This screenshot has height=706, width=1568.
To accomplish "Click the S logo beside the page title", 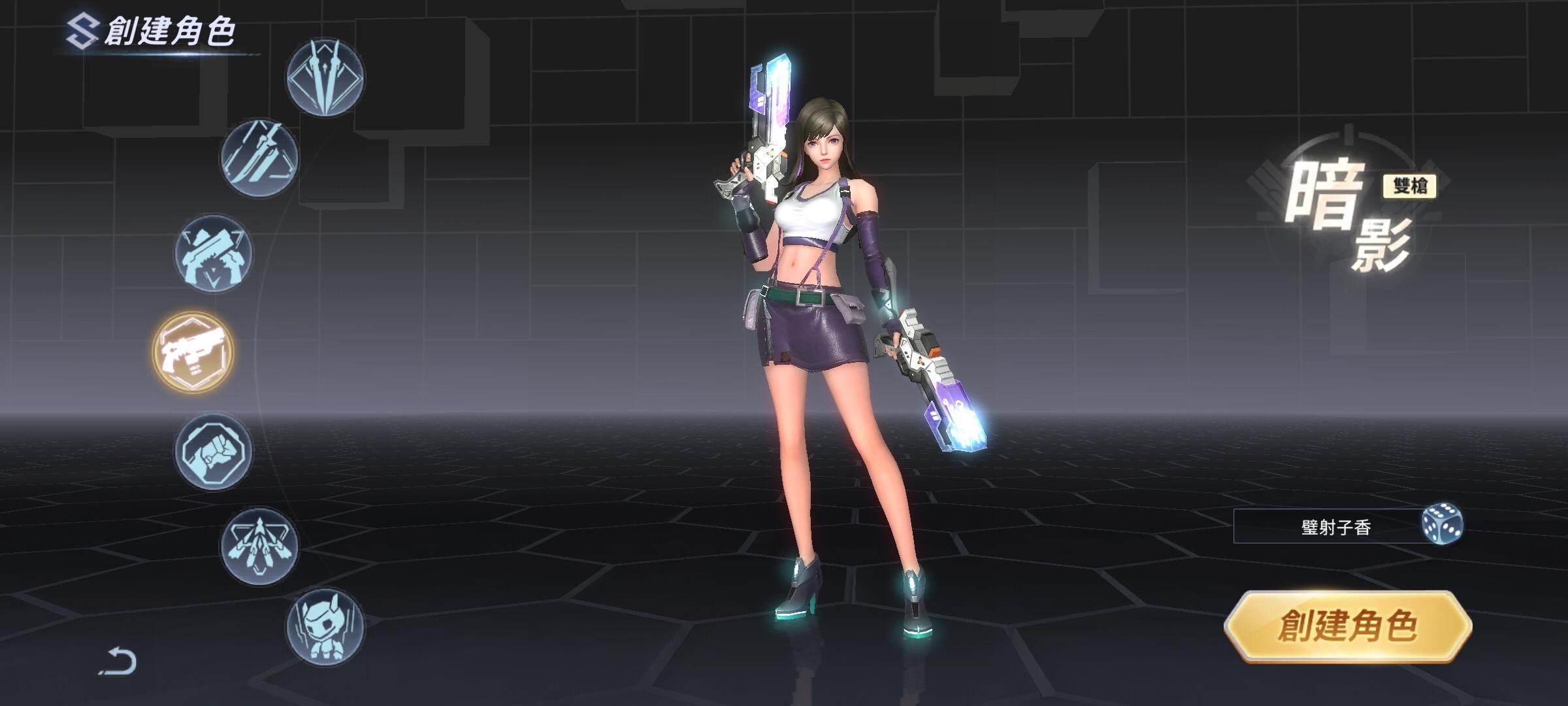I will 82,29.
